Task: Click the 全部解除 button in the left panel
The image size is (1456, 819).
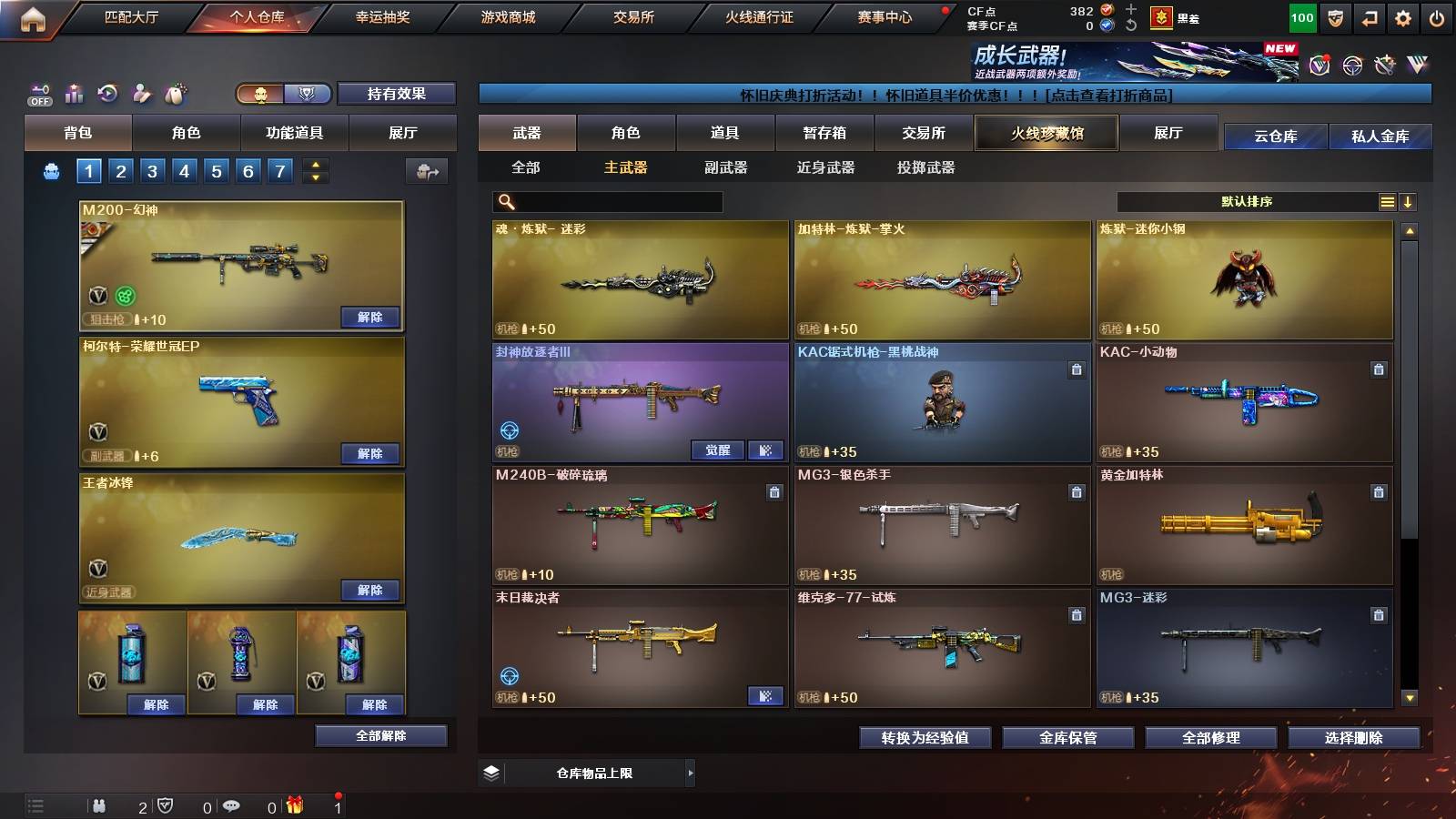Action: pyautogui.click(x=379, y=734)
